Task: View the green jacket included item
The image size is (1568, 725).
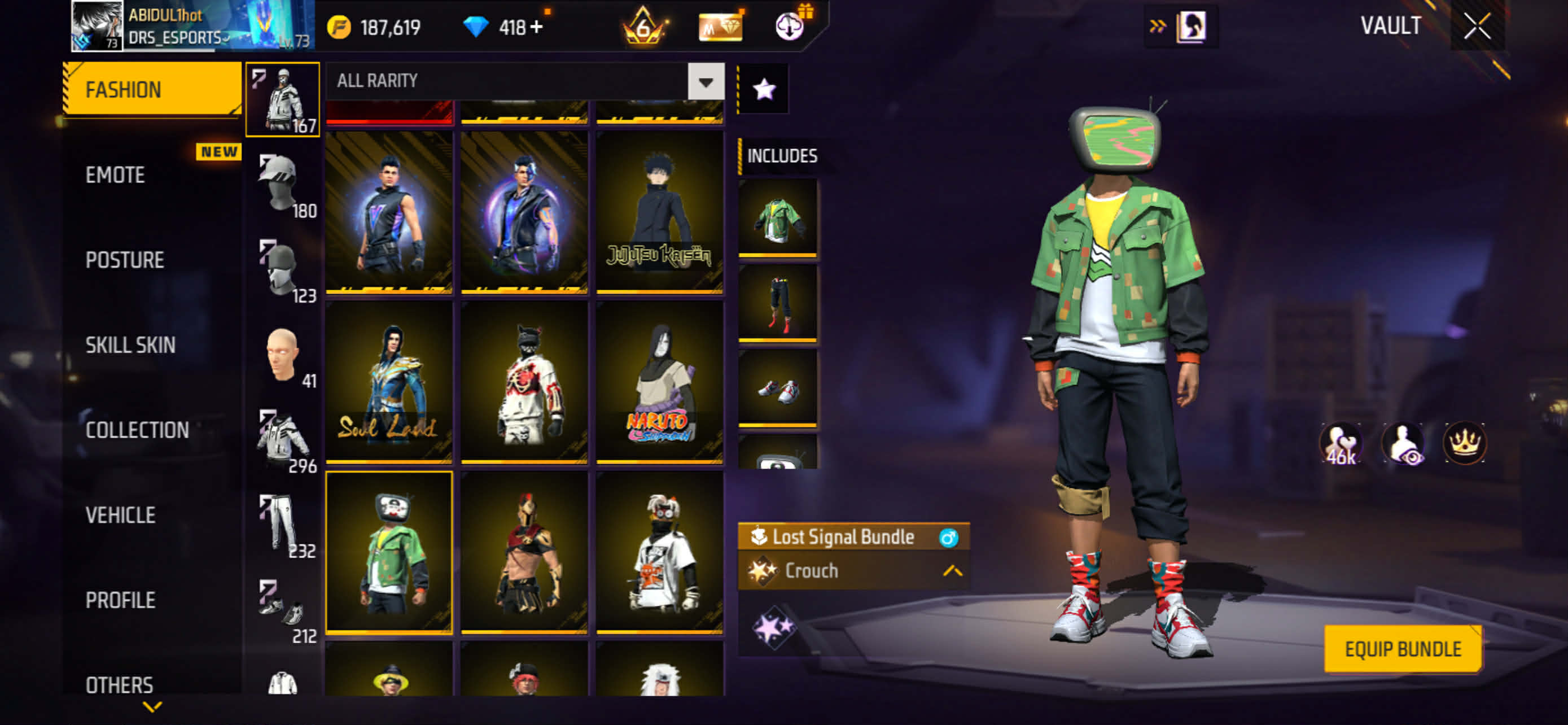Action: (777, 217)
